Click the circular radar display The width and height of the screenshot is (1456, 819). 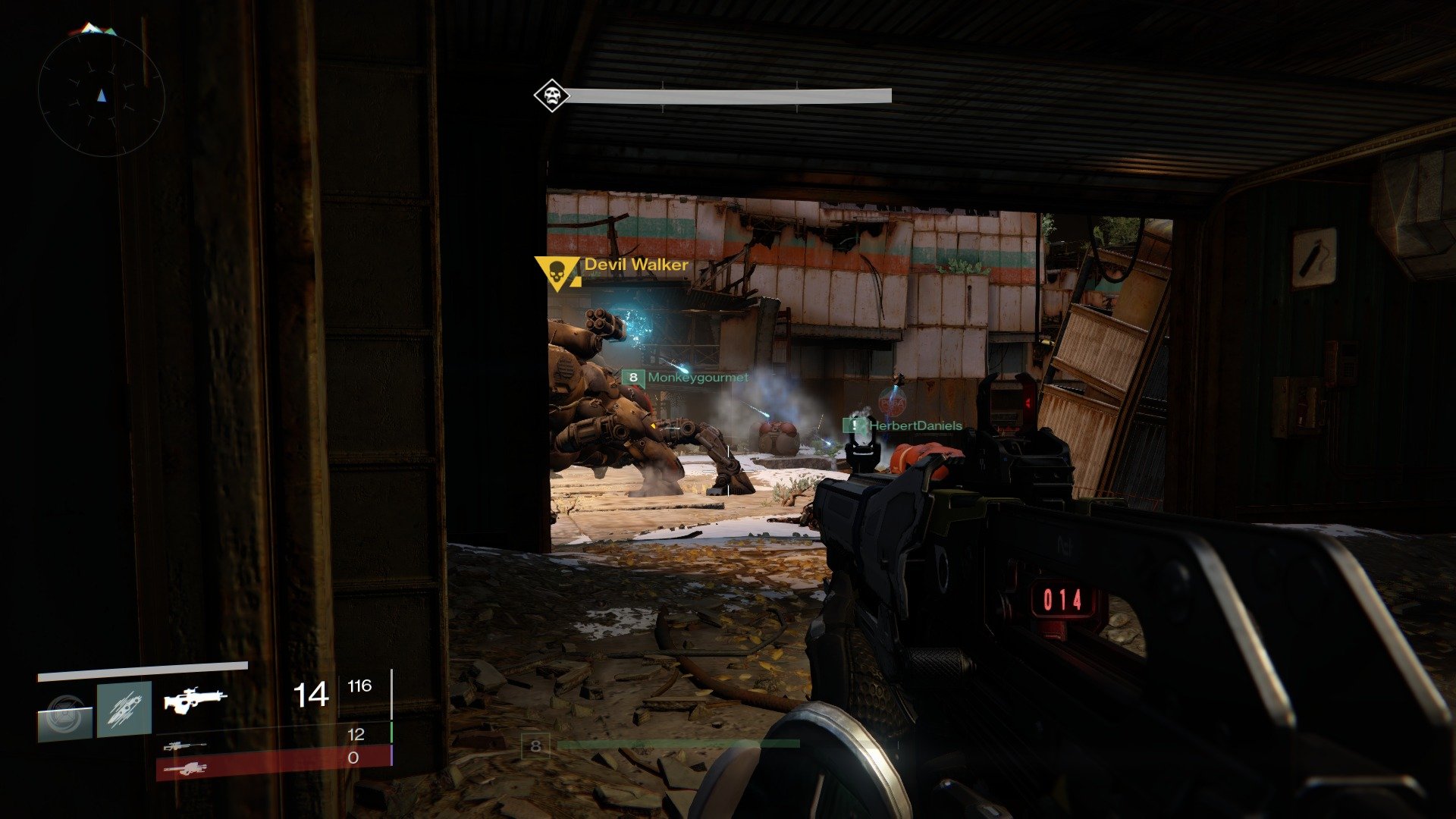[x=102, y=95]
